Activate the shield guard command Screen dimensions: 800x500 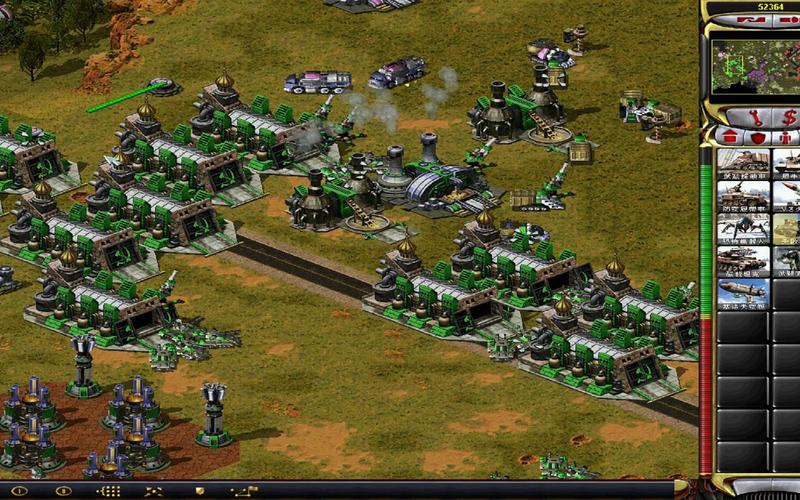coord(200,492)
